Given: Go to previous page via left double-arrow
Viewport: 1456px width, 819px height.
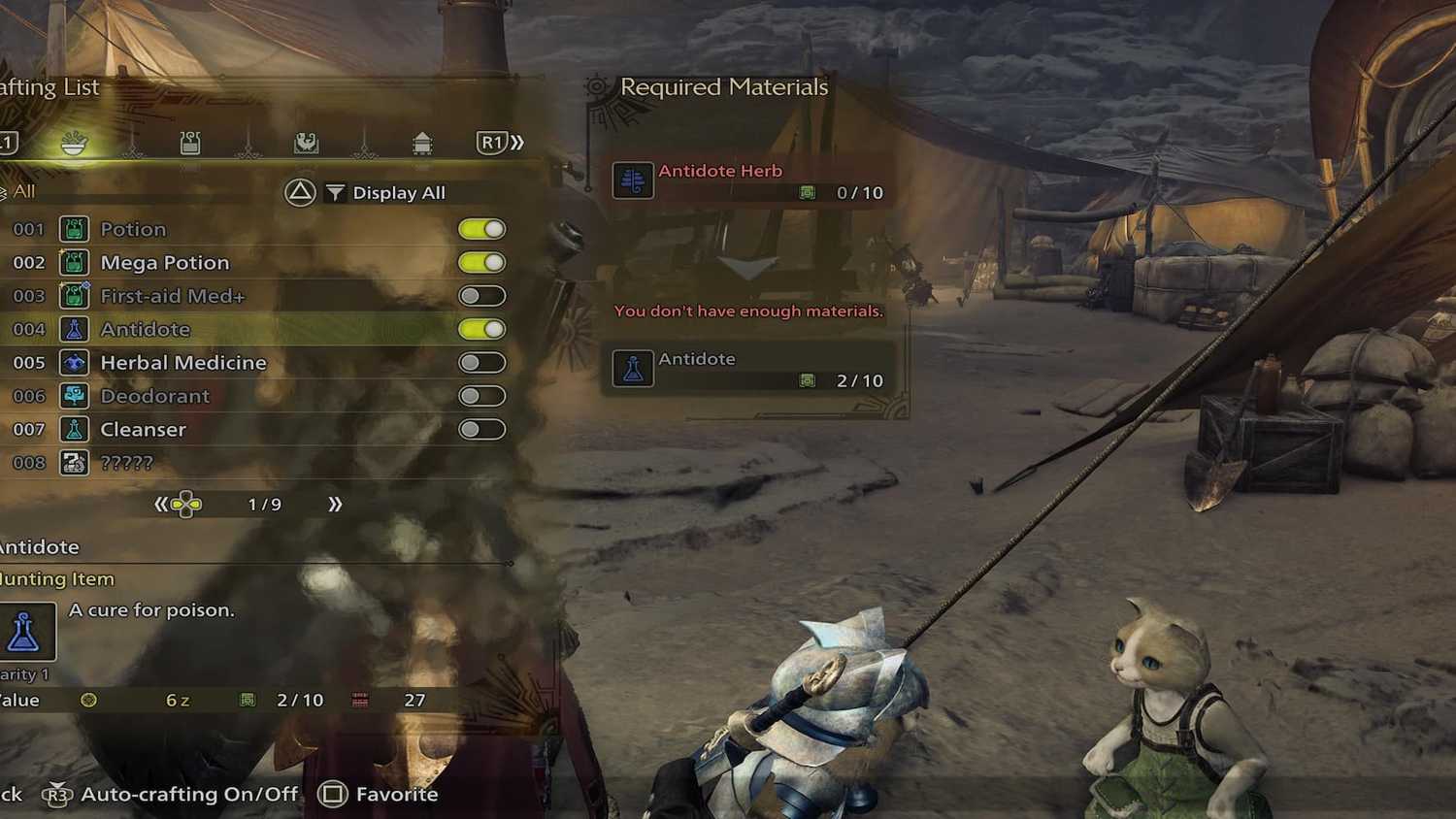Looking at the screenshot, I should pyautogui.click(x=163, y=504).
